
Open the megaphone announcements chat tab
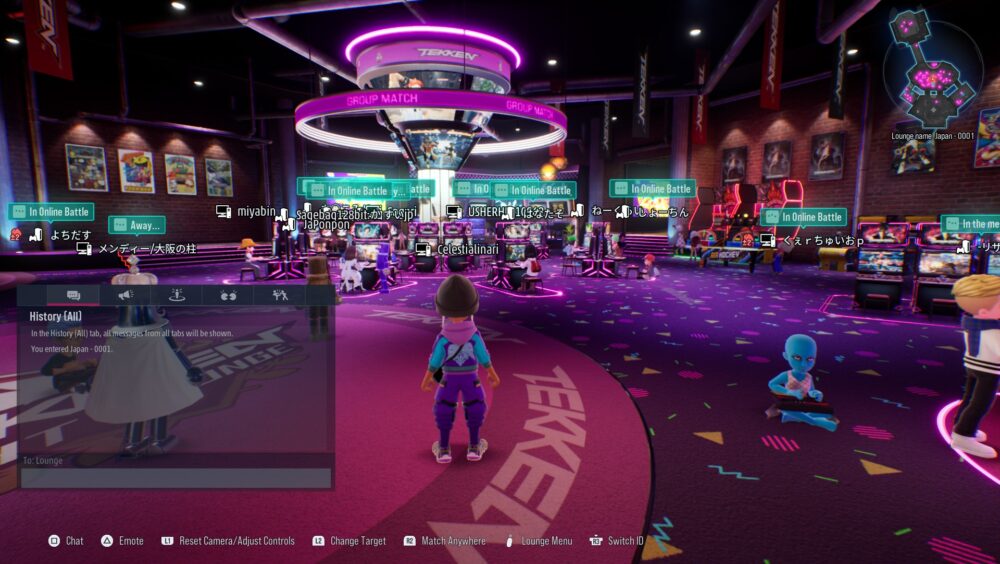coord(125,295)
